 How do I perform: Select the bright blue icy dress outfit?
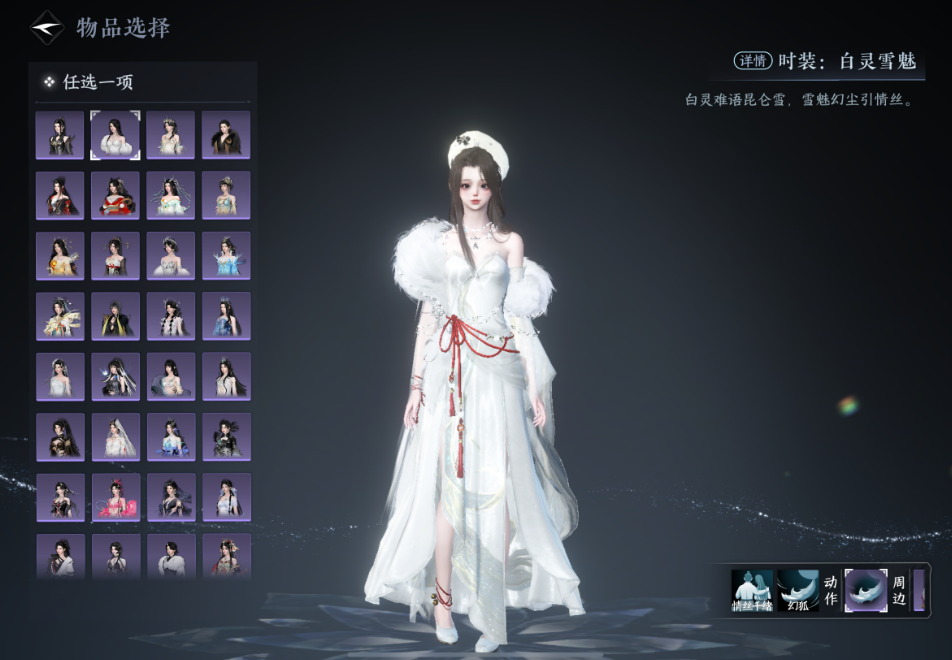[226, 256]
